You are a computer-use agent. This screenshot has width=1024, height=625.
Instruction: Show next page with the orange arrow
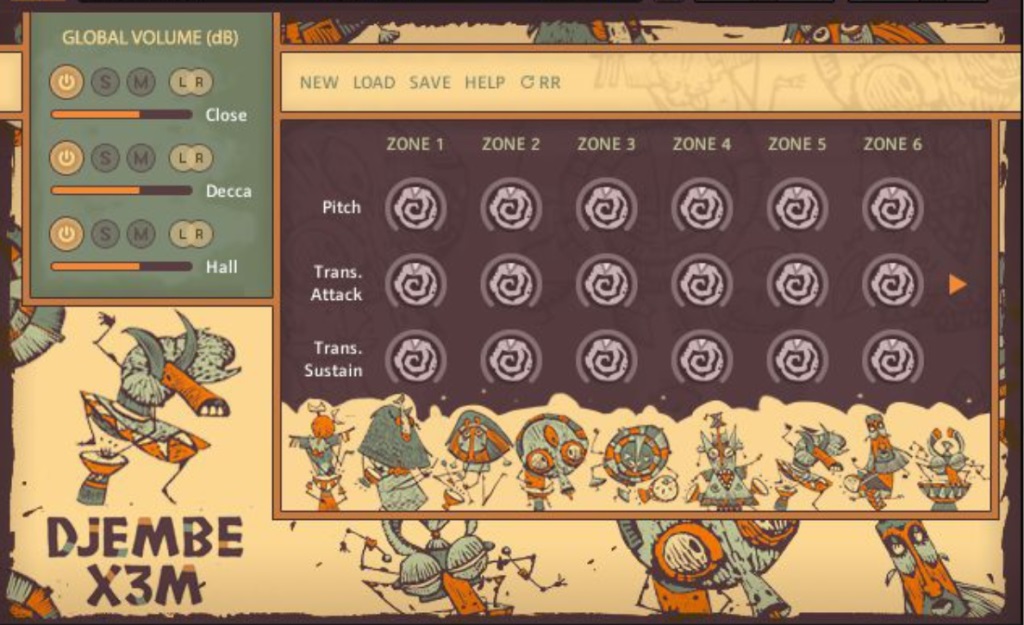point(958,285)
